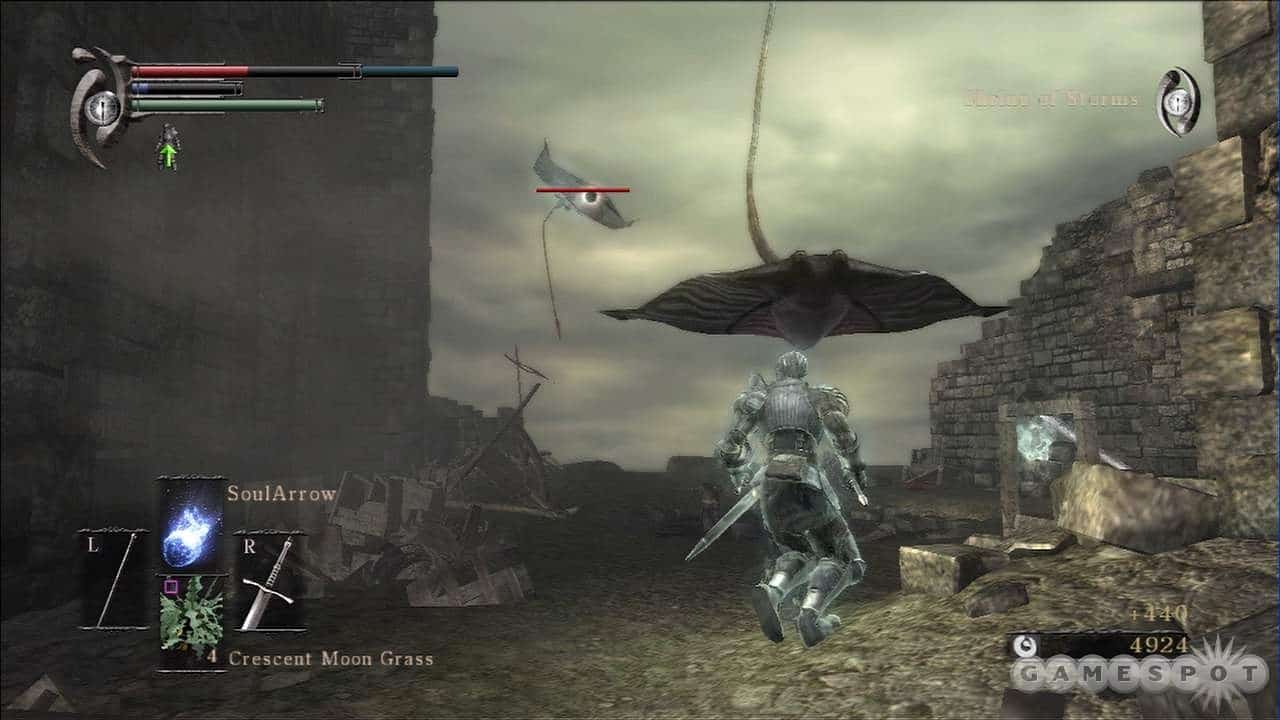Image resolution: width=1280 pixels, height=720 pixels.
Task: Click the Crescent Moon Grass item icon
Action: [x=190, y=617]
